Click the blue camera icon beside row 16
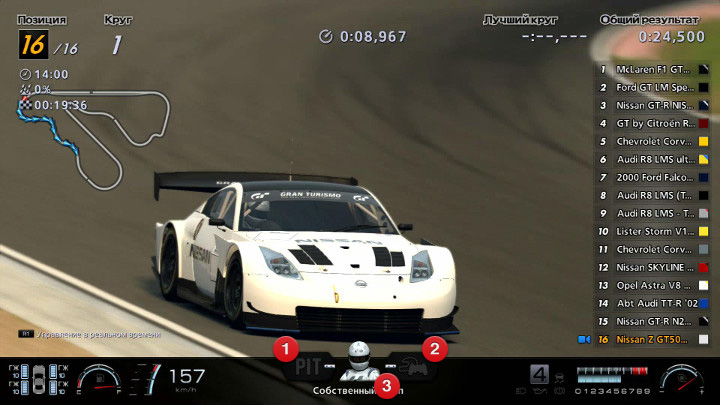 (583, 339)
